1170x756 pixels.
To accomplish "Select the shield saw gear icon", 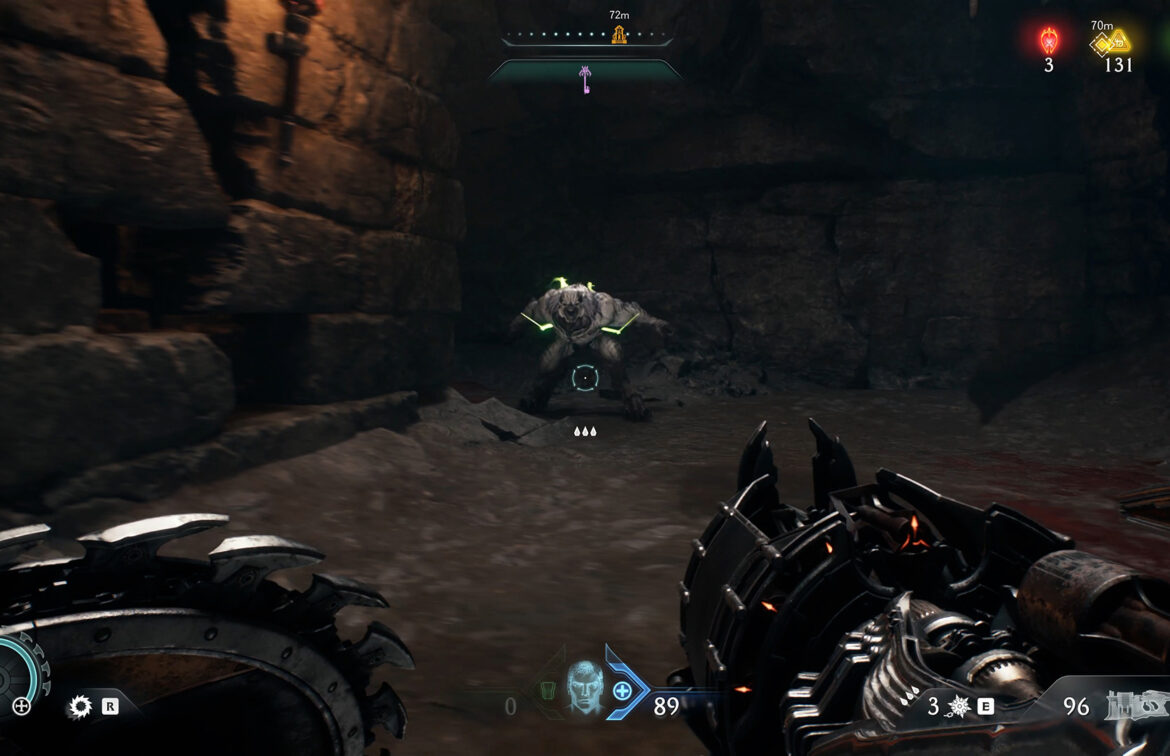I will (79, 707).
